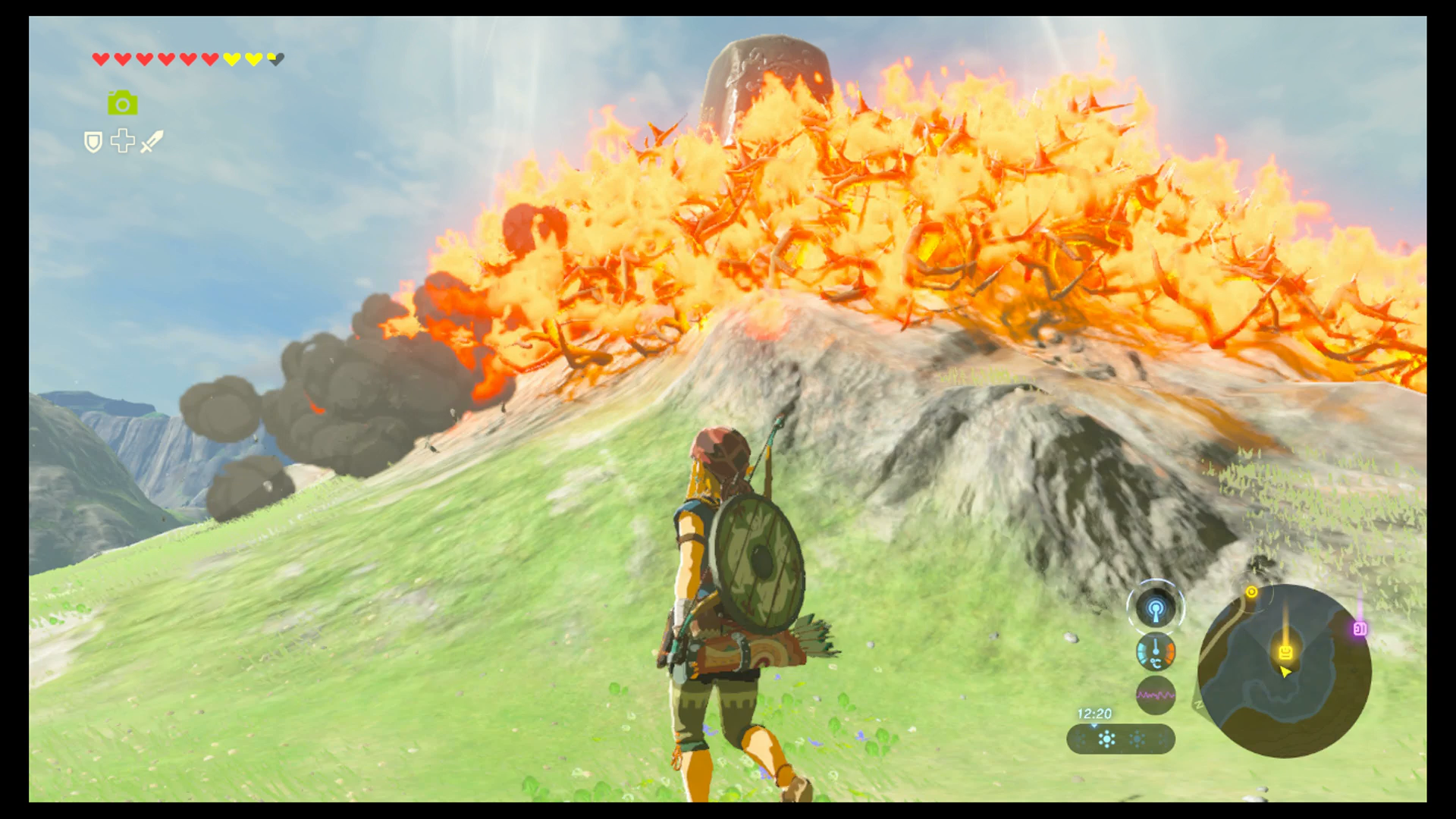1456x819 pixels.
Task: Click the sunny weather forecast icon
Action: tap(1106, 739)
